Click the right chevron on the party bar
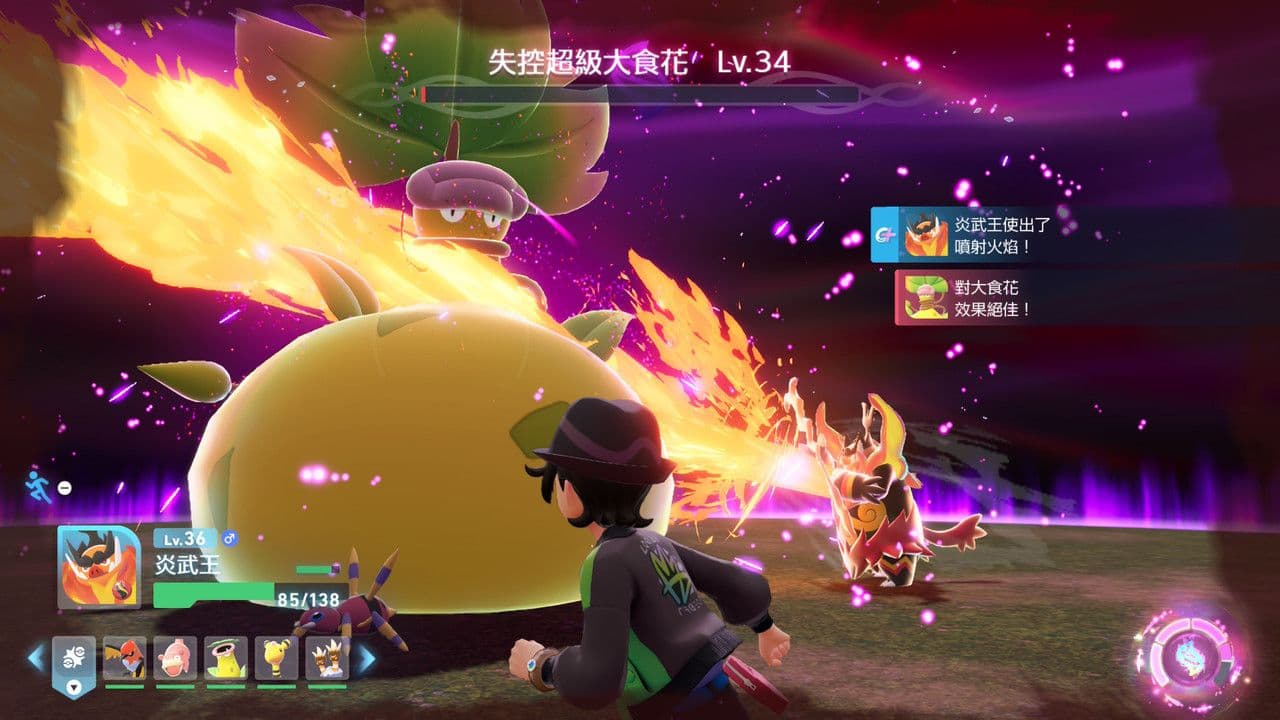 (367, 658)
